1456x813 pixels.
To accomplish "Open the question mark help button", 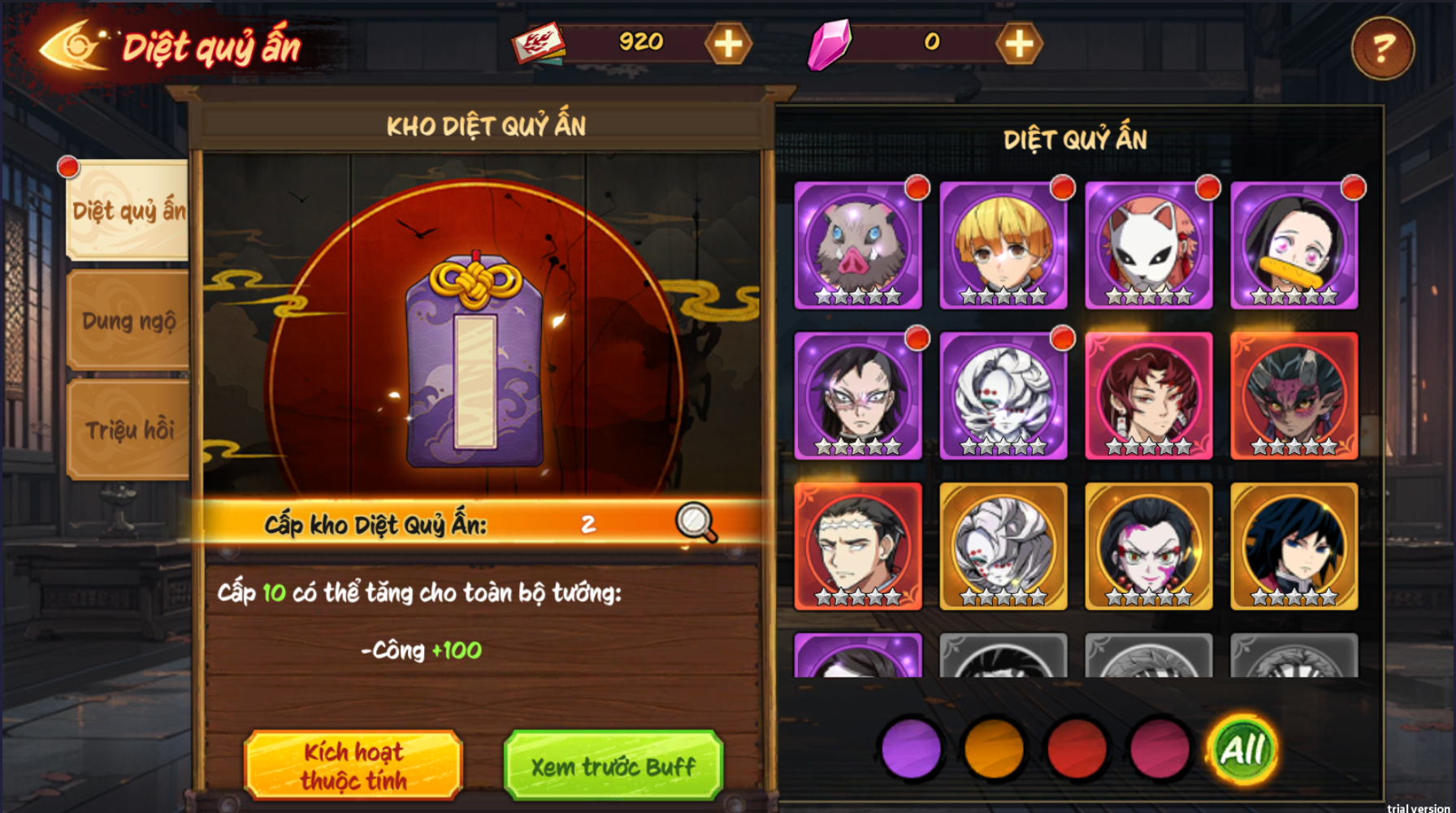I will pos(1382,48).
